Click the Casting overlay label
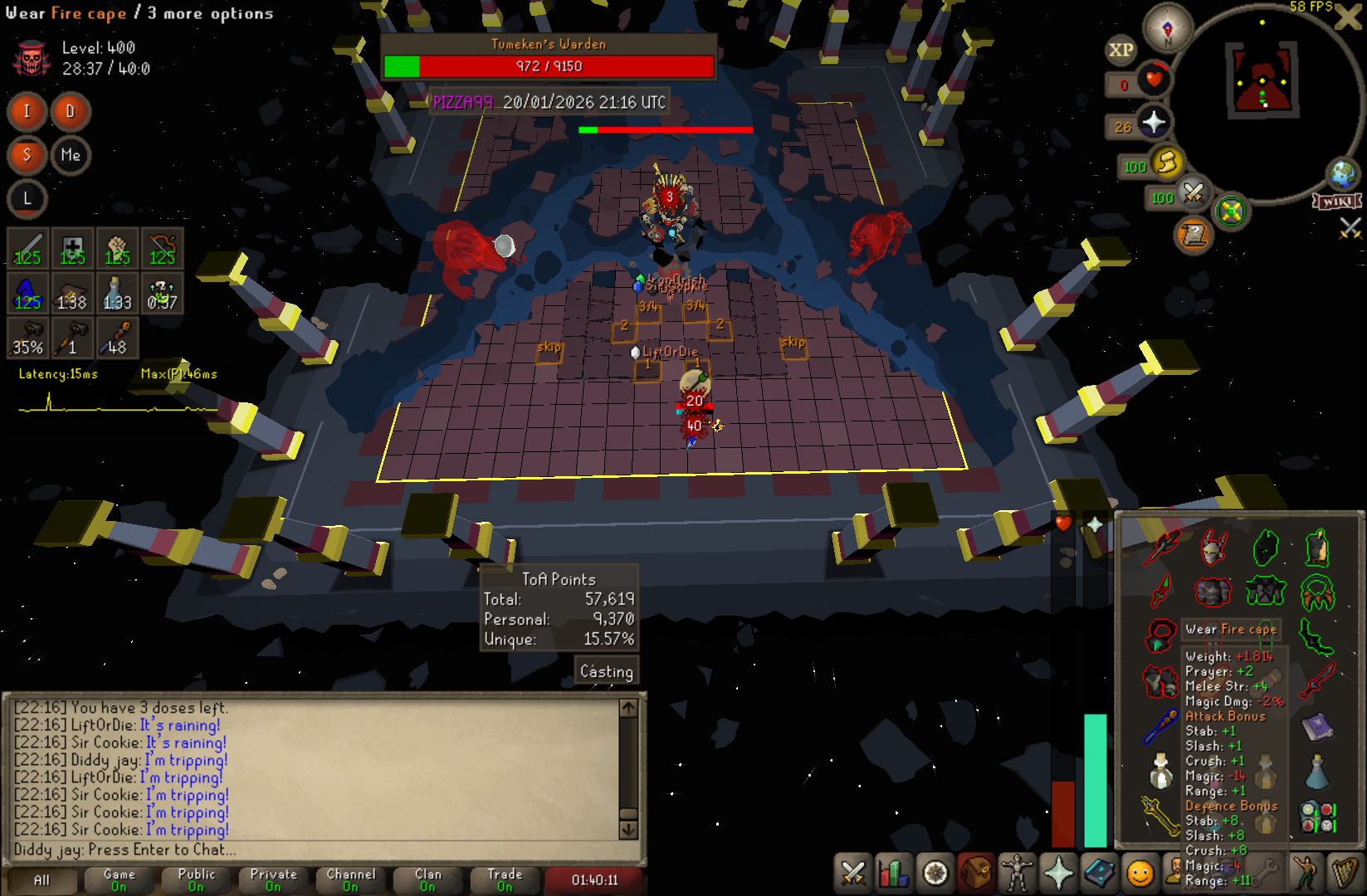Screen dimensions: 1367x896 tap(606, 671)
